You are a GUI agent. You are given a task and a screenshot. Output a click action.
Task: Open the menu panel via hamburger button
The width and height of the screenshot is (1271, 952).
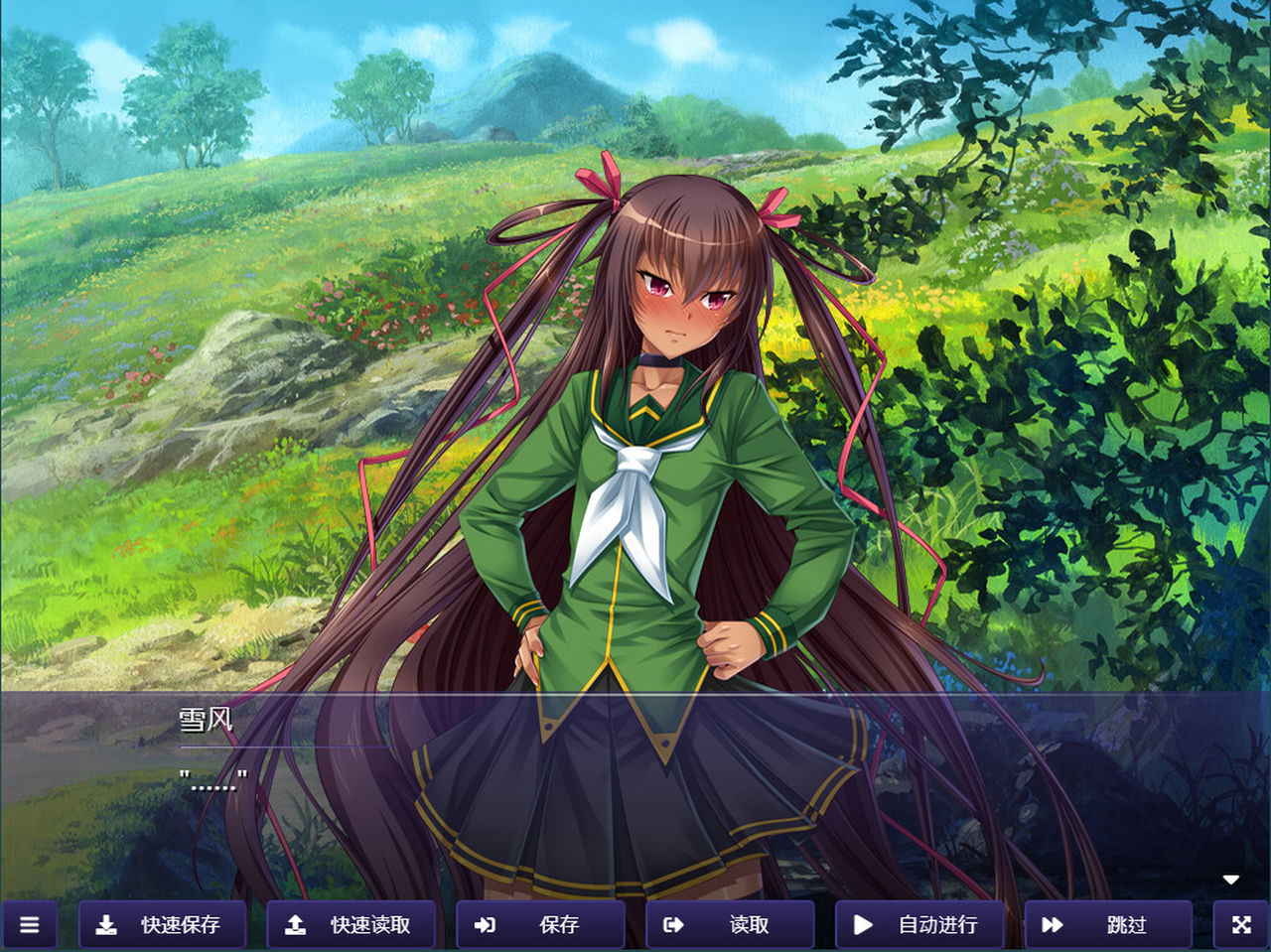[x=29, y=924]
